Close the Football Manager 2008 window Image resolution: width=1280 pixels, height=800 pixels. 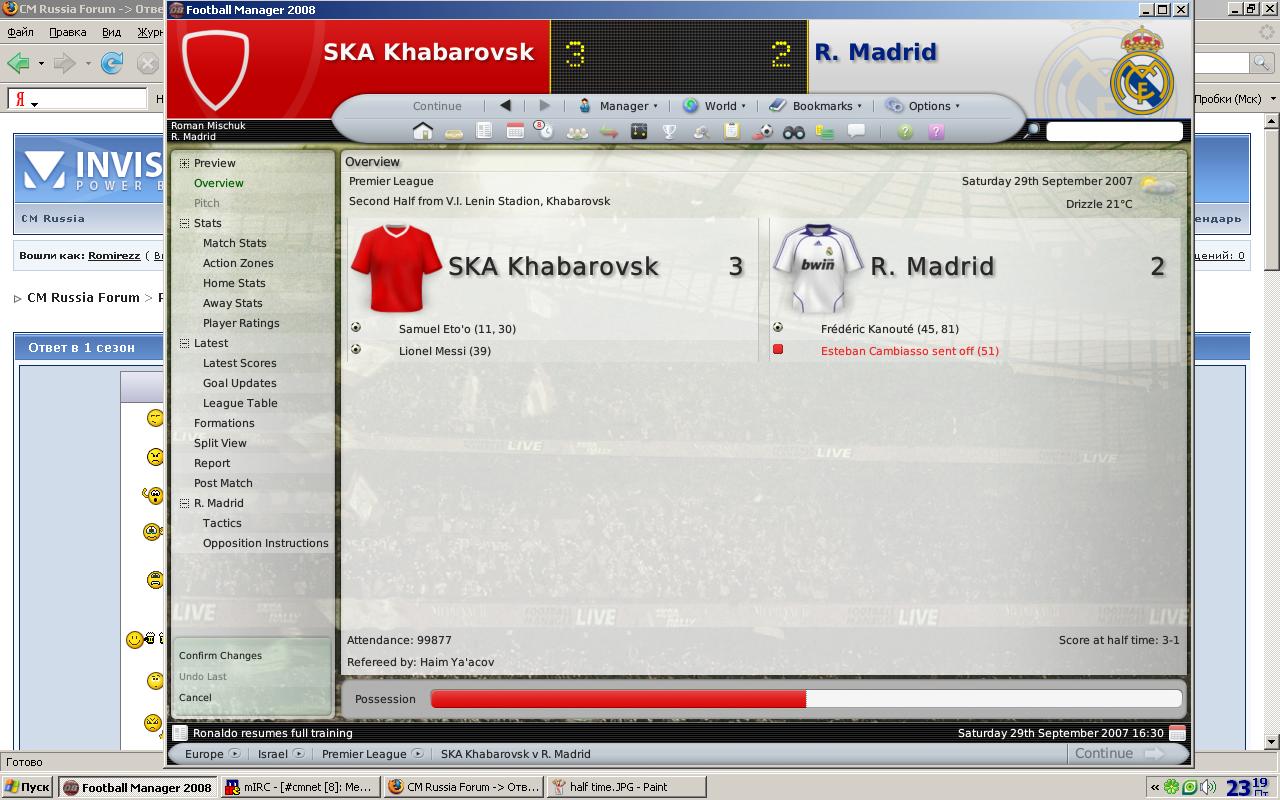[x=1181, y=9]
